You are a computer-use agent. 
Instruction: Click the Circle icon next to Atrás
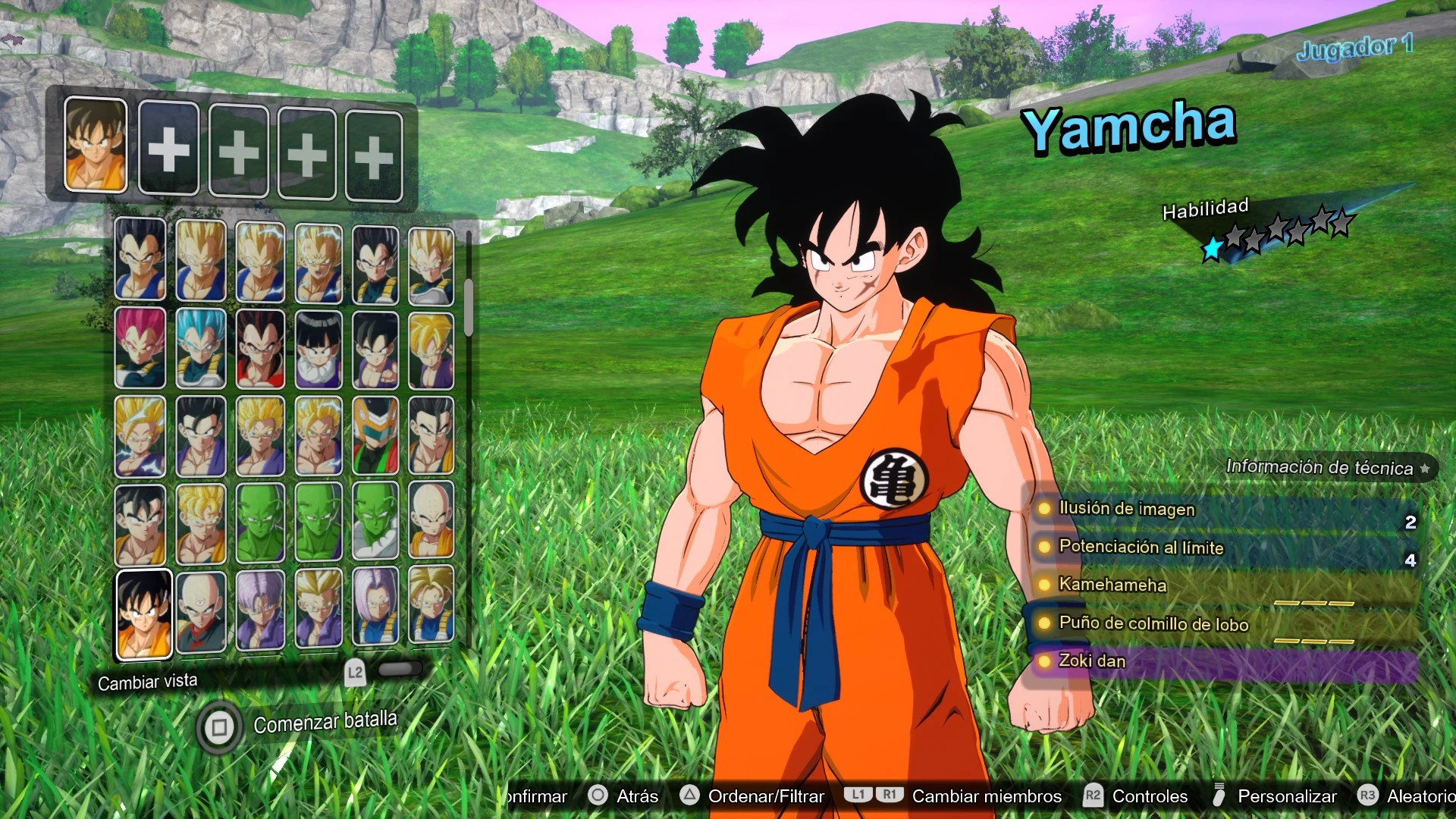[598, 796]
